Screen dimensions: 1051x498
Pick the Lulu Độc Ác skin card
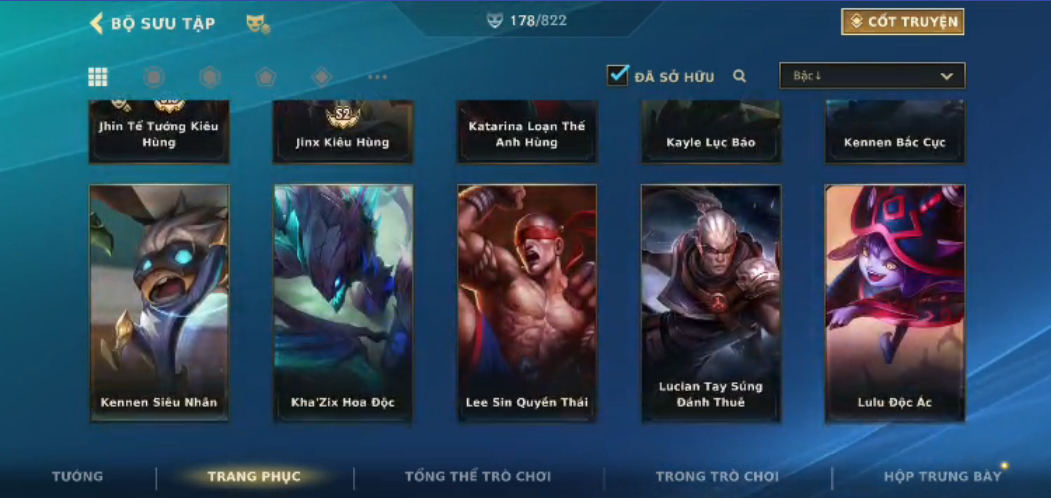[895, 303]
